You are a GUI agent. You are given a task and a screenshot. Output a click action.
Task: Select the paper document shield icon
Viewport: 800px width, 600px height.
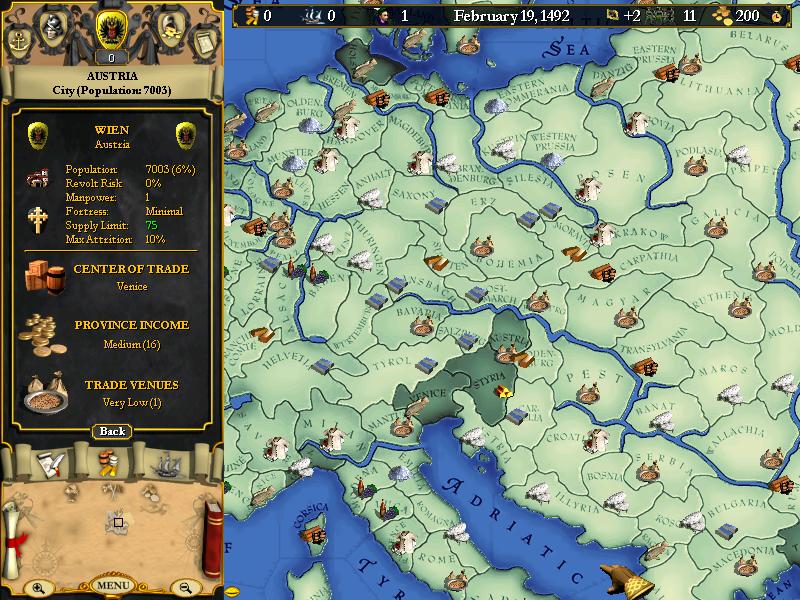[203, 42]
